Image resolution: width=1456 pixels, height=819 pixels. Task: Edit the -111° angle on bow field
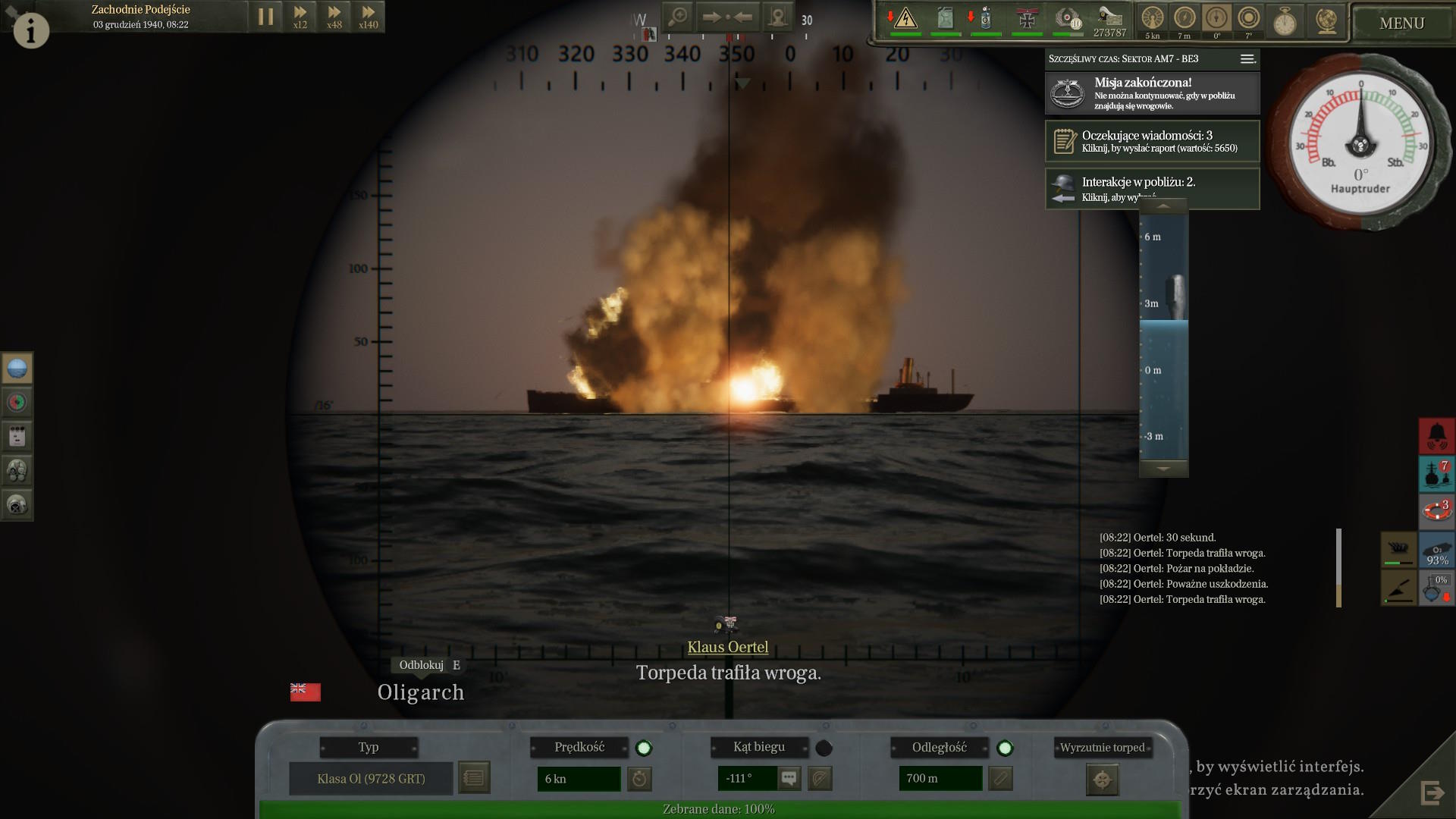pos(746,779)
